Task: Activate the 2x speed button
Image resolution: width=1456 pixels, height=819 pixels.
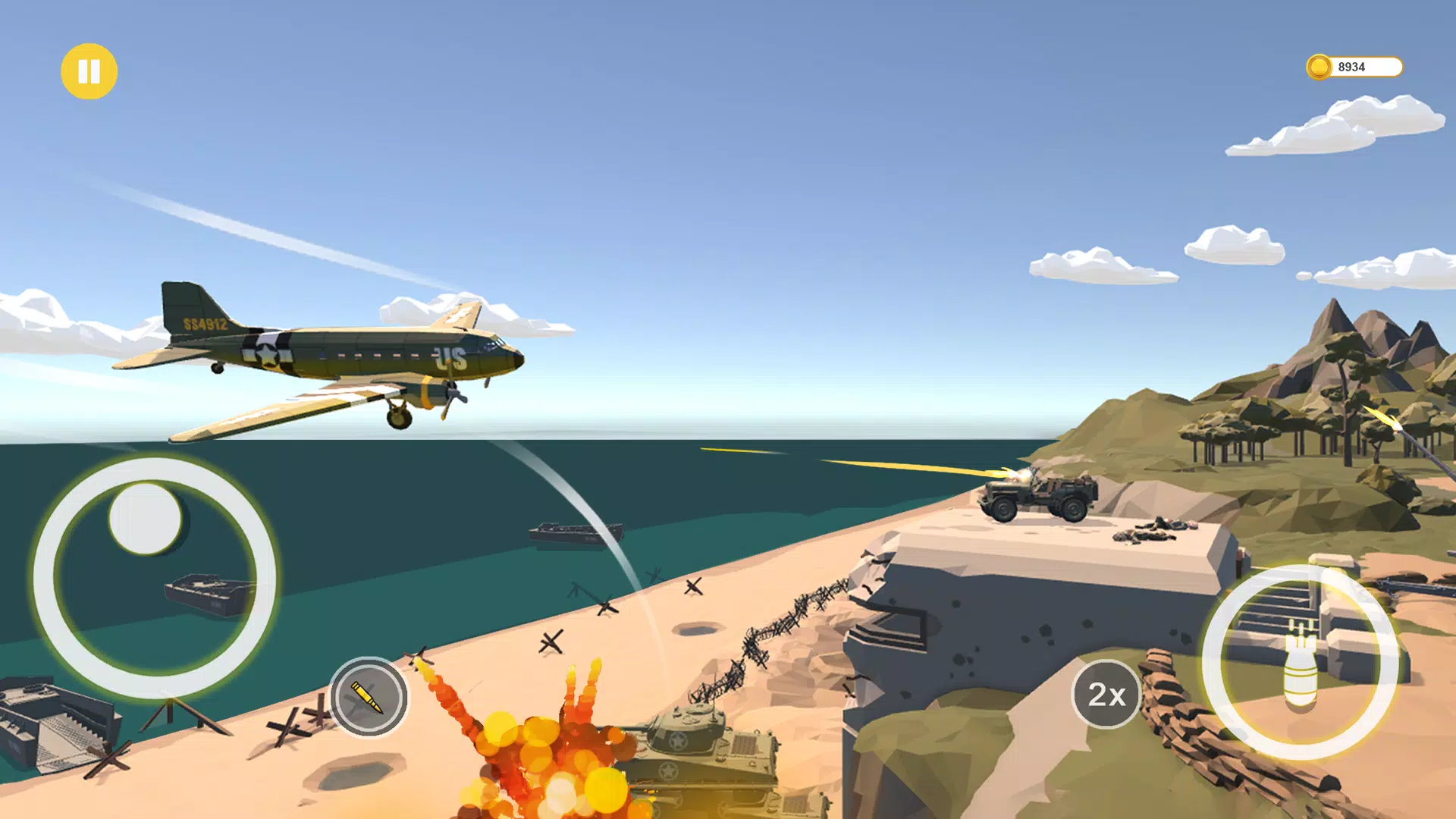Action: [1106, 694]
